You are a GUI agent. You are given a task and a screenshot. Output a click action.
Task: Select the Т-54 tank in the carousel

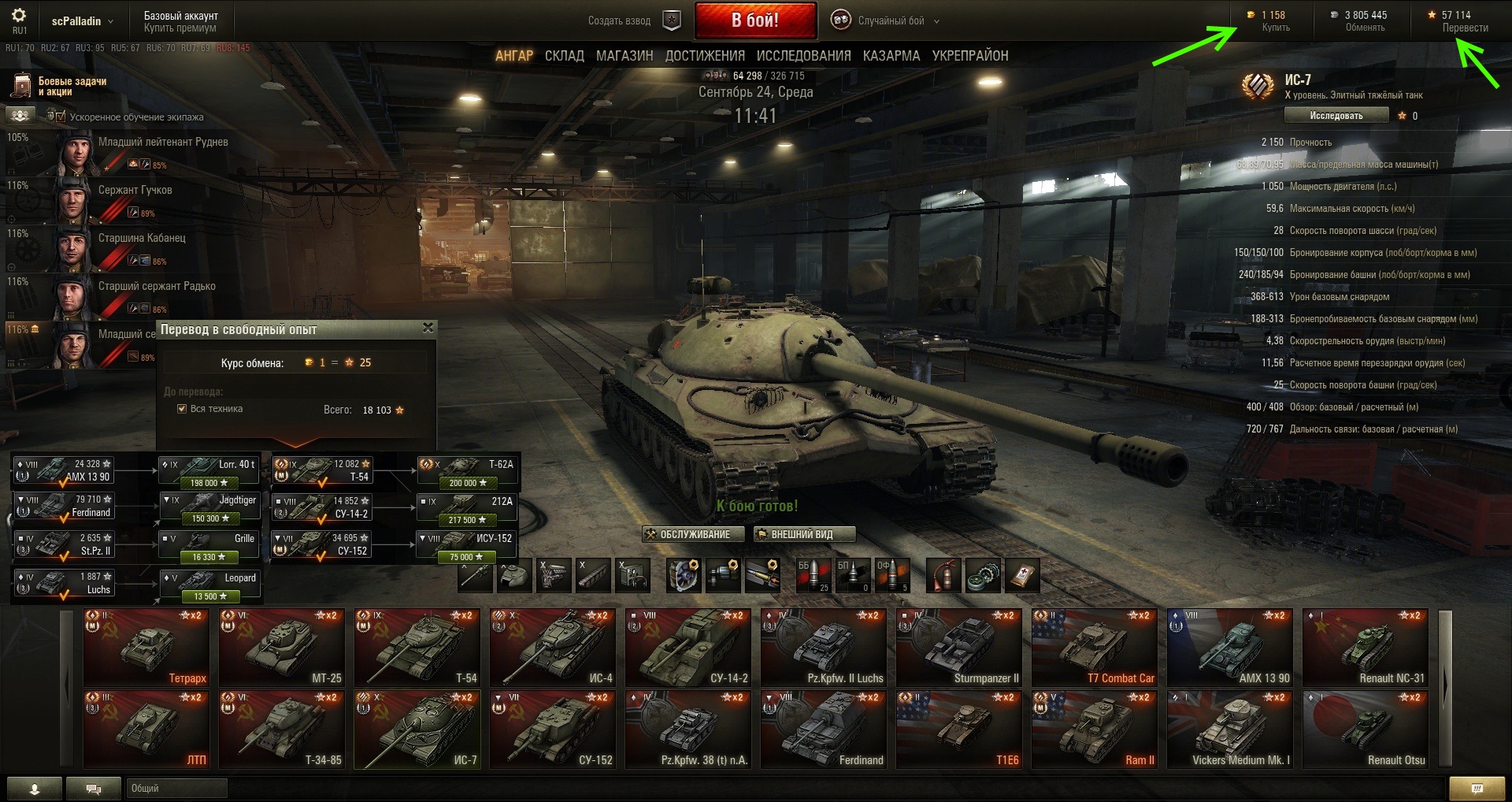tap(417, 648)
